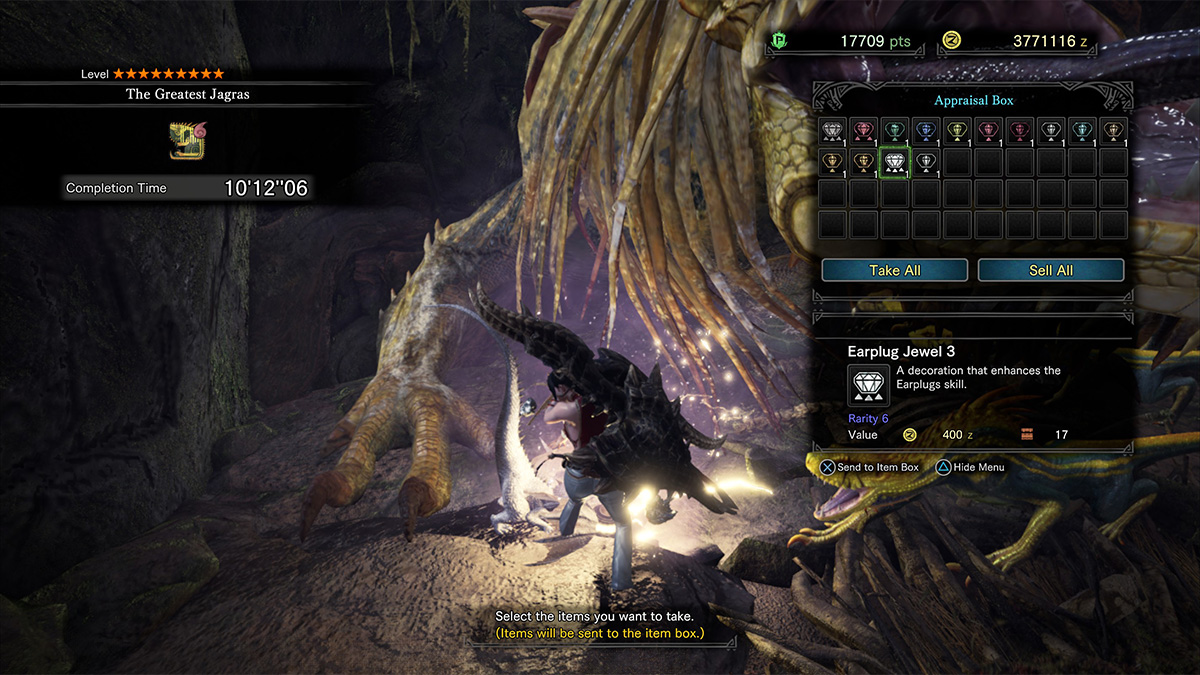
Task: Take the light cyan jewel
Action: click(x=1081, y=131)
